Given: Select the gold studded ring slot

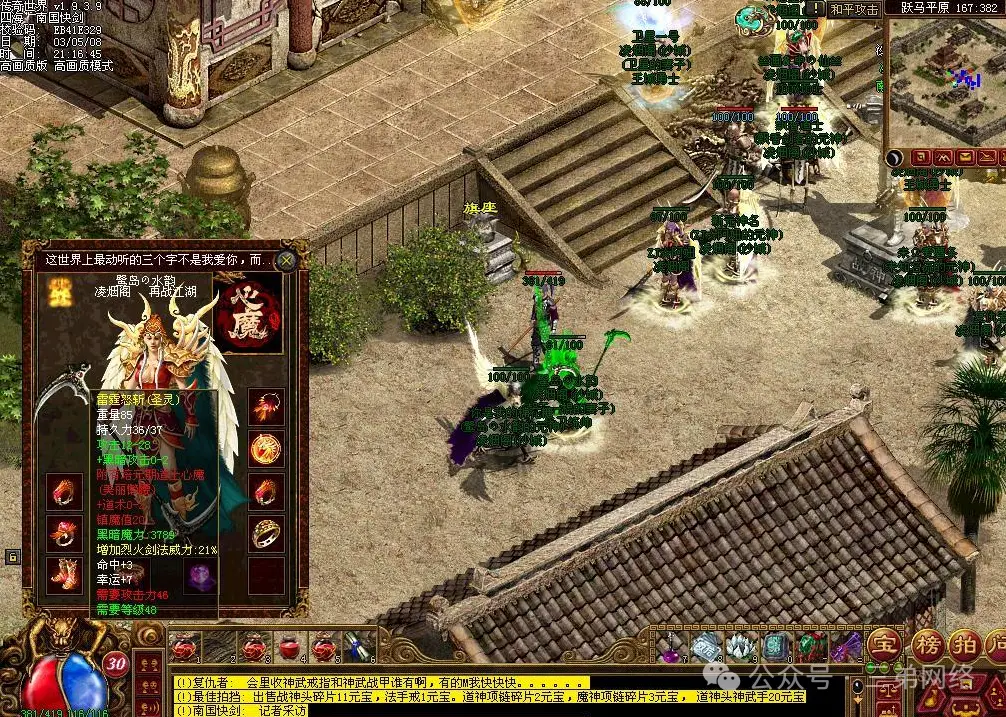Looking at the screenshot, I should pyautogui.click(x=265, y=533).
